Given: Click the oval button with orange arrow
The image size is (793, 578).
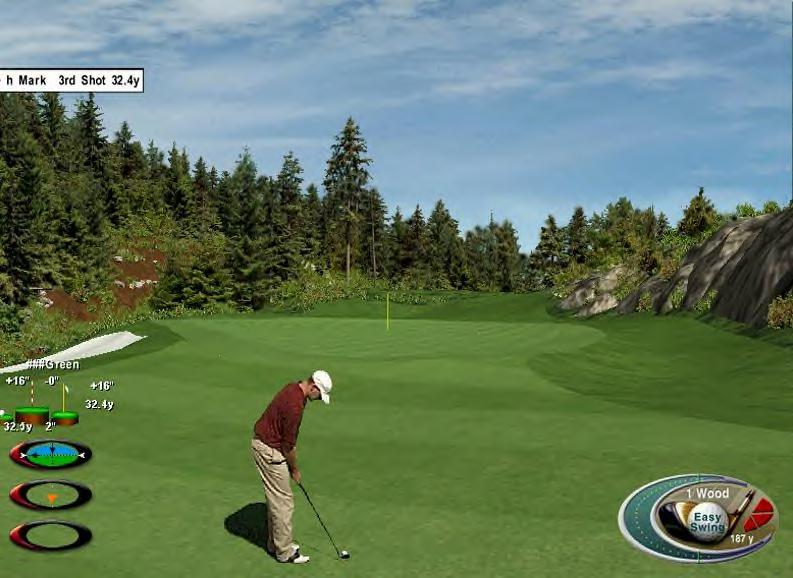Looking at the screenshot, I should point(50,495).
